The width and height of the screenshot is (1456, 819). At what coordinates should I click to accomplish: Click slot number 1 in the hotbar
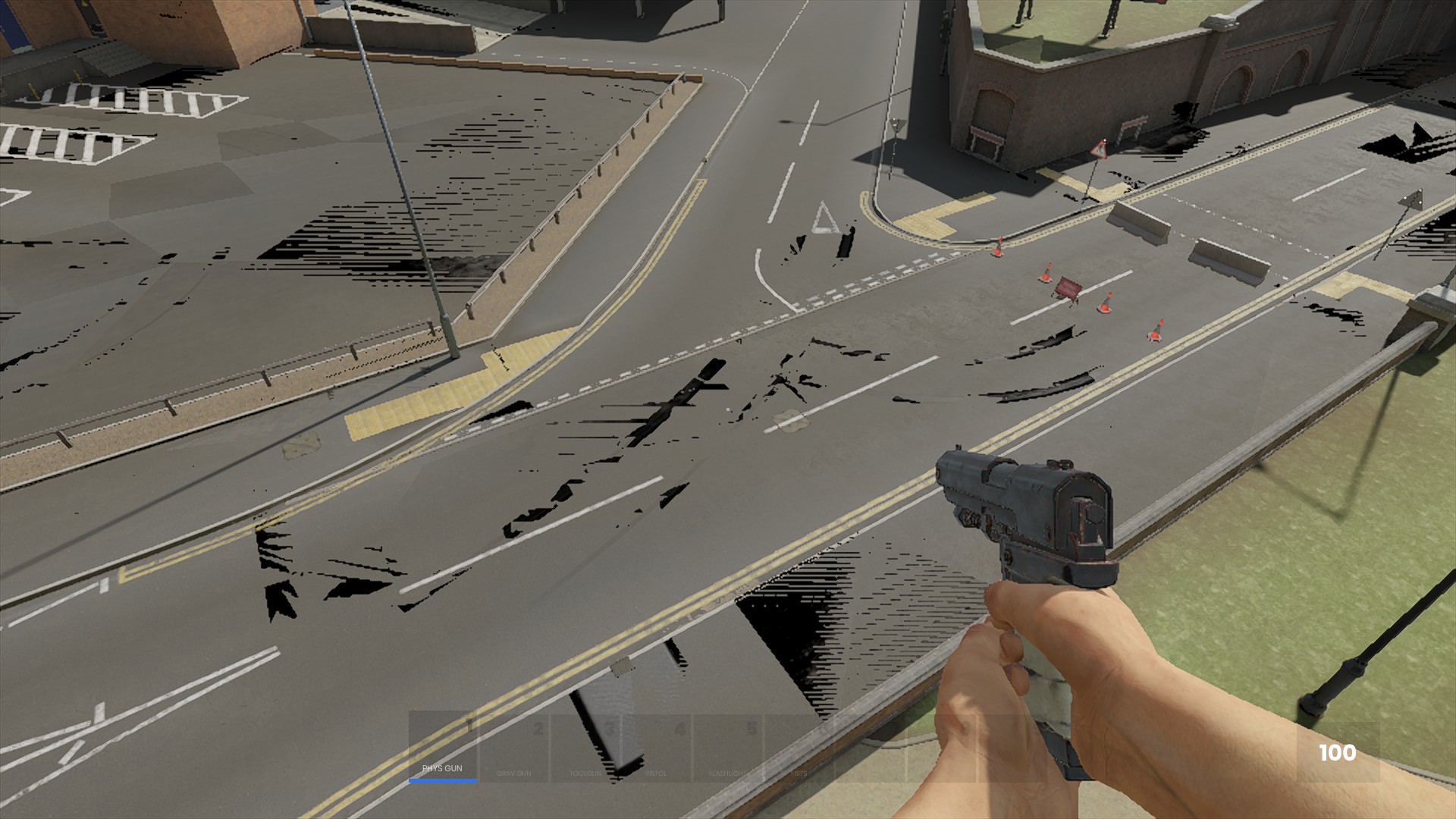click(x=469, y=724)
